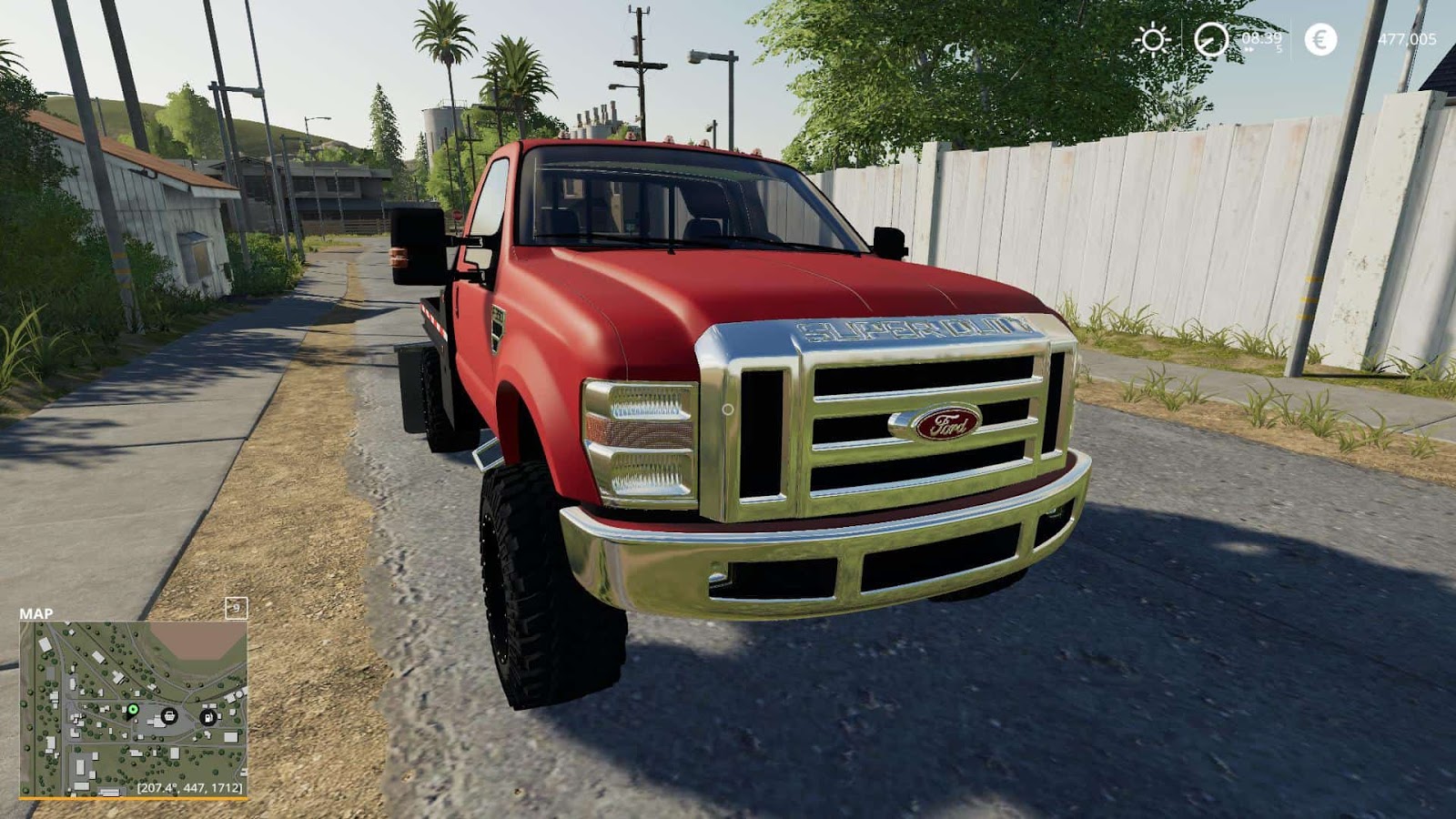Screen dimensions: 1456x819
Task: Click the 08.39 time readout
Action: 1261,38
